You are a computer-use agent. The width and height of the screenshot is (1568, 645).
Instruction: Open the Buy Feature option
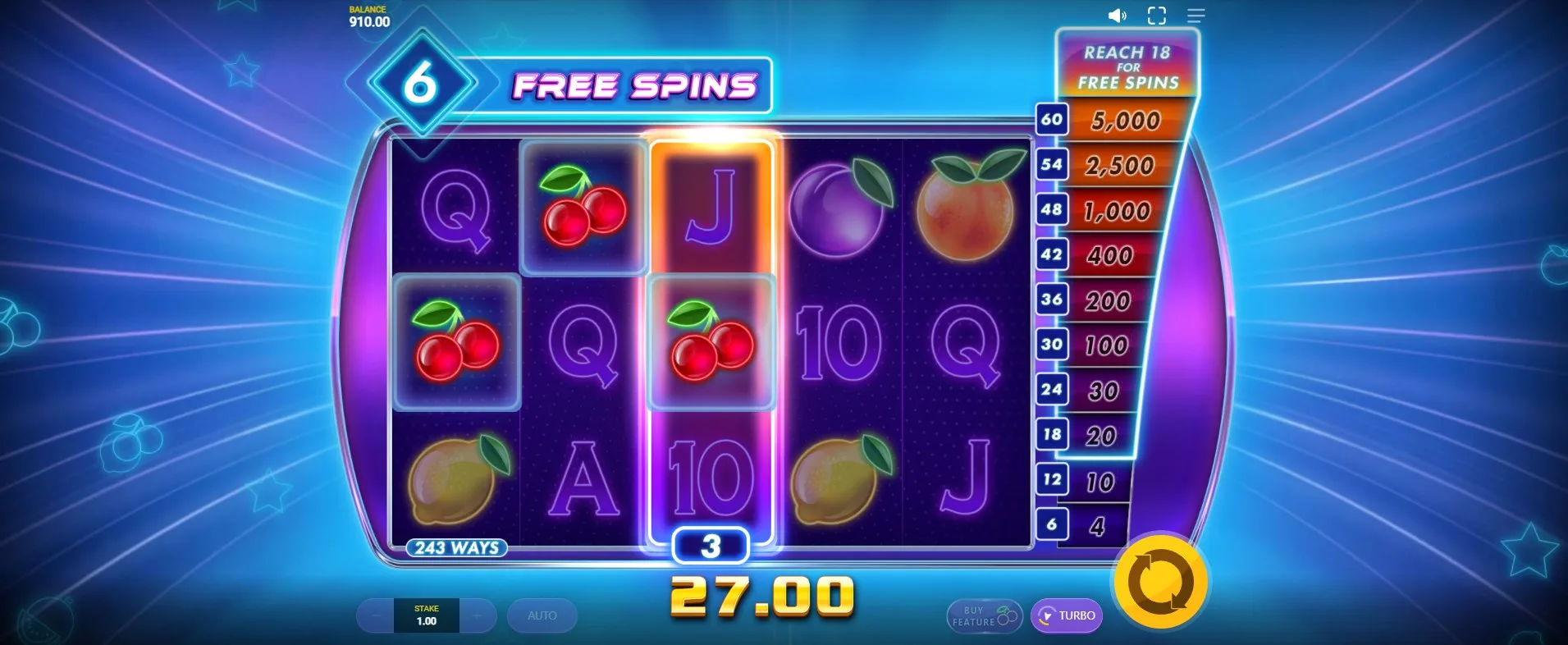point(984,616)
